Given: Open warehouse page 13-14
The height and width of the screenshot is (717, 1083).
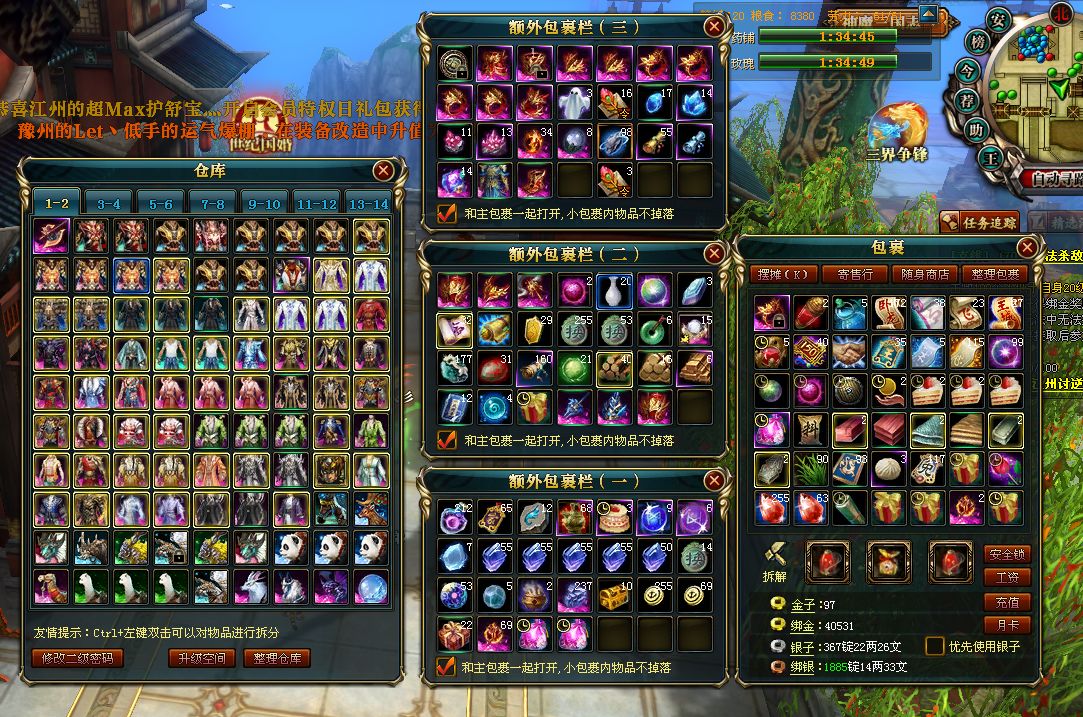Looking at the screenshot, I should click(x=367, y=203).
